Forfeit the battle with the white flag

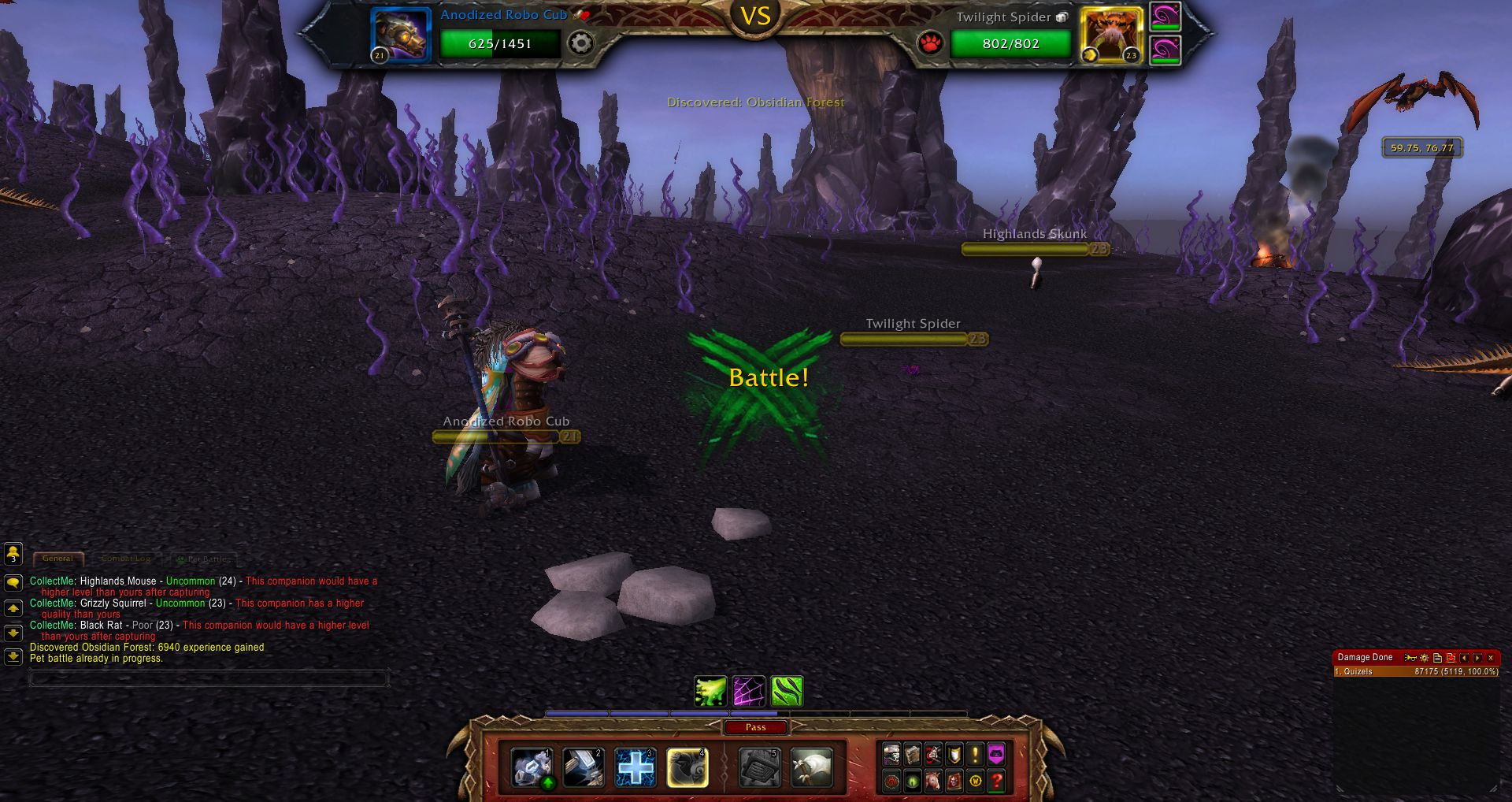point(811,767)
